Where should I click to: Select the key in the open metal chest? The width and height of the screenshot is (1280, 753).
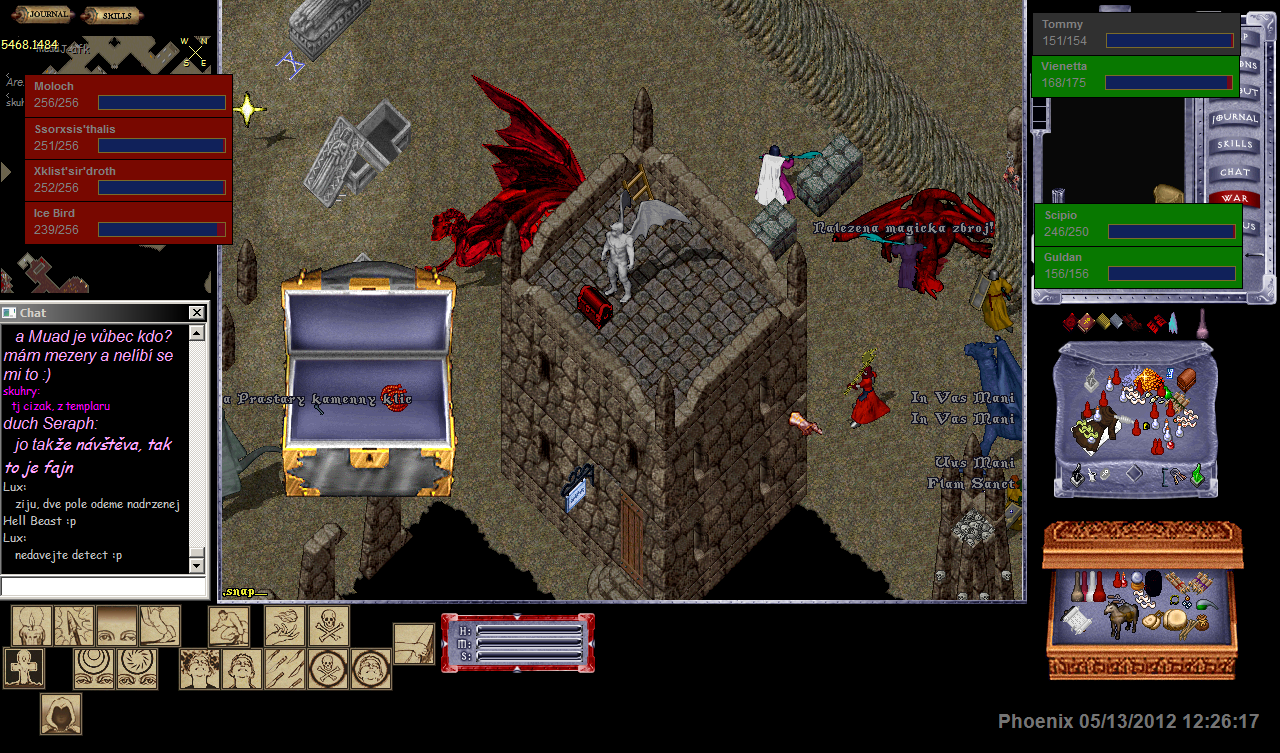395,398
